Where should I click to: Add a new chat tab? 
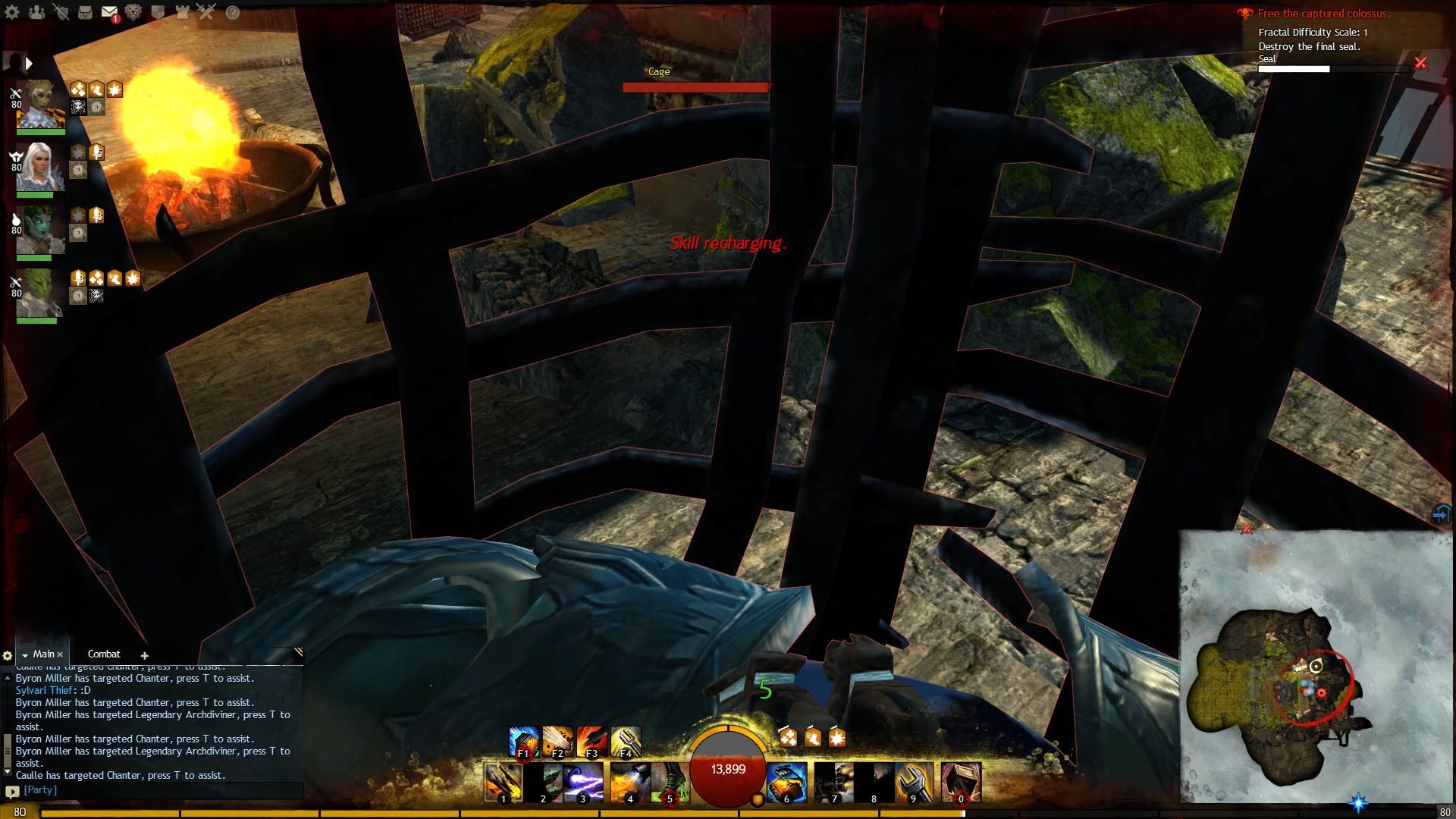[144, 655]
